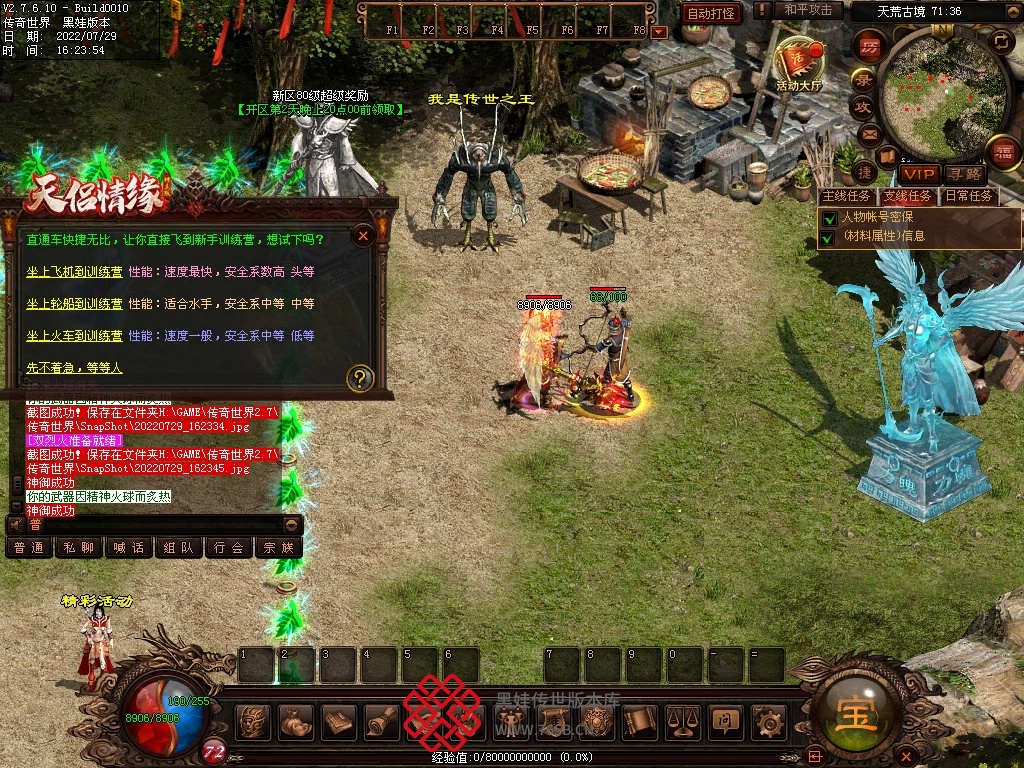Switch to the 主线任务 tab
This screenshot has height=768, width=1024.
tap(846, 196)
